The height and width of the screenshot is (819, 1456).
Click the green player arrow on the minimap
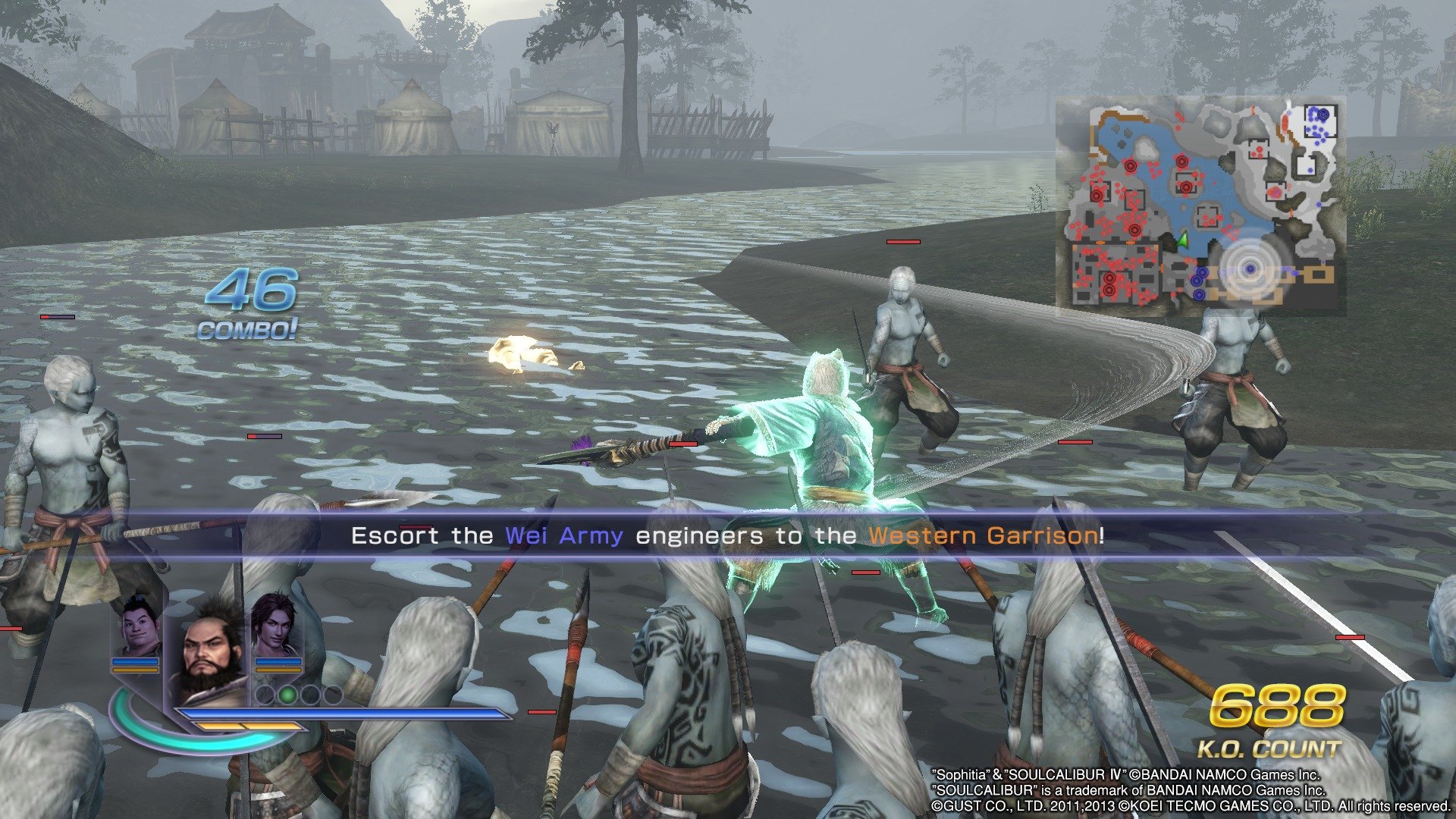1185,241
